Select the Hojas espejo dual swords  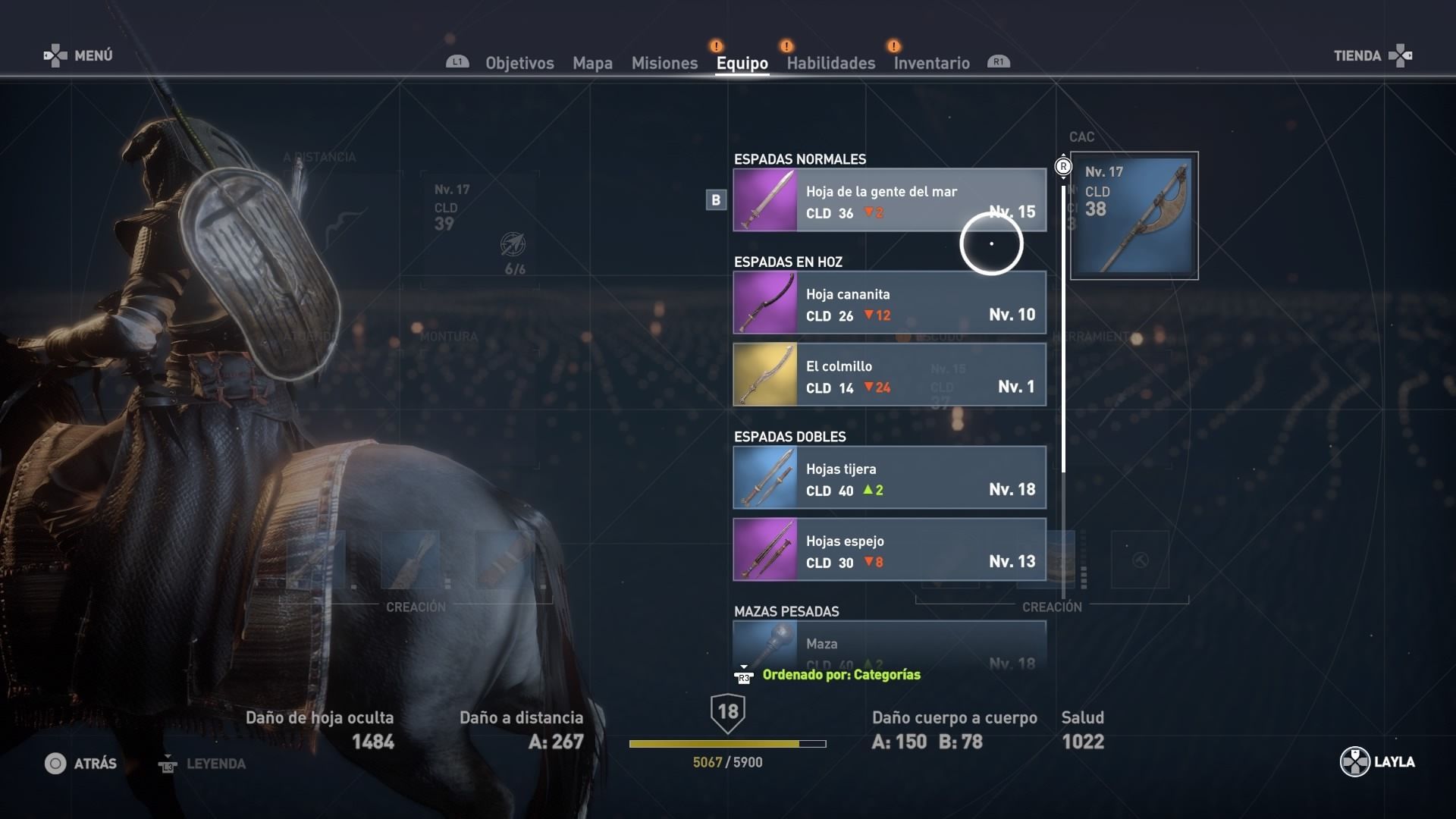coord(889,550)
